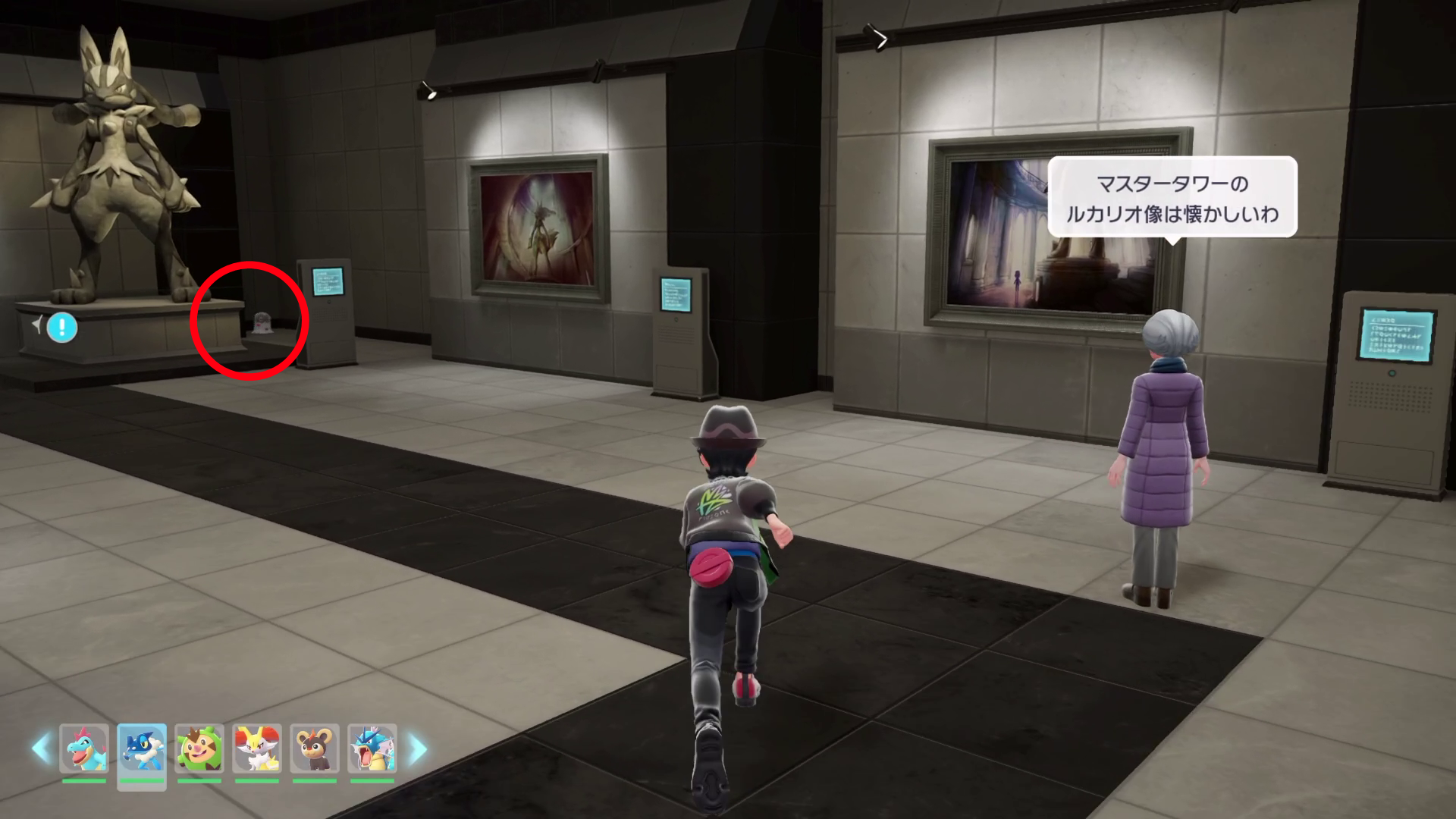
Task: Switch to Quilladin in the party
Action: click(199, 748)
